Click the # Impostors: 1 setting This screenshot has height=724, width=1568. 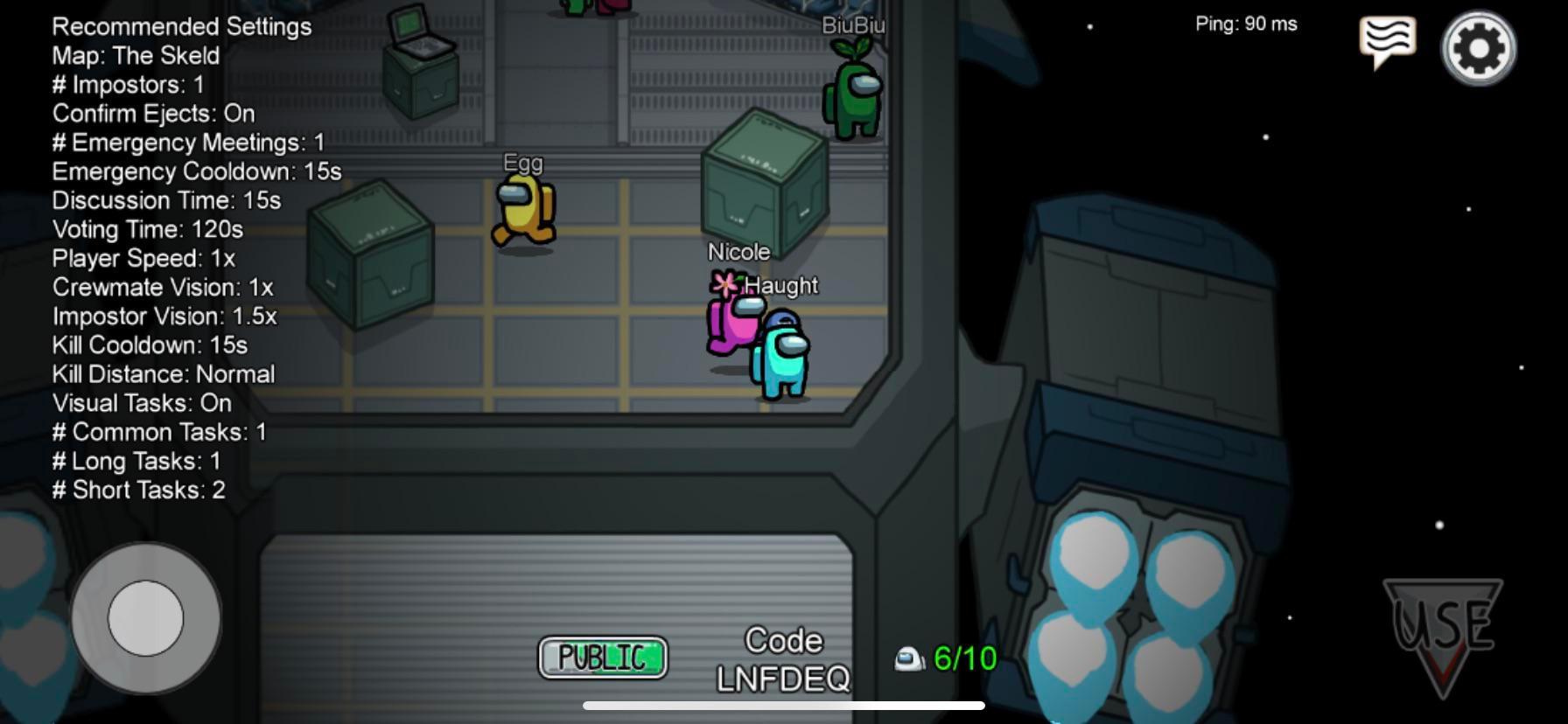[128, 85]
